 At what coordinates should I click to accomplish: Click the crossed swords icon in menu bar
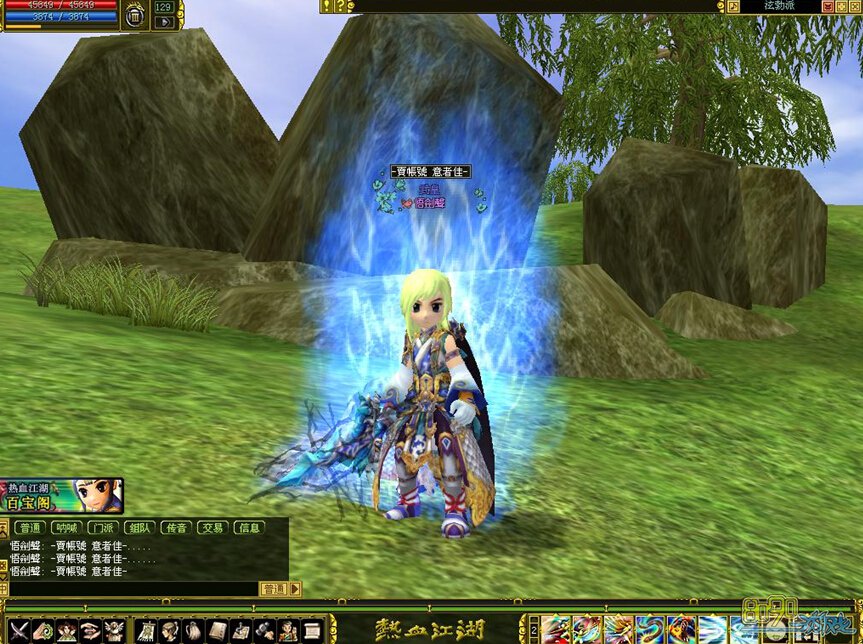click(x=18, y=631)
